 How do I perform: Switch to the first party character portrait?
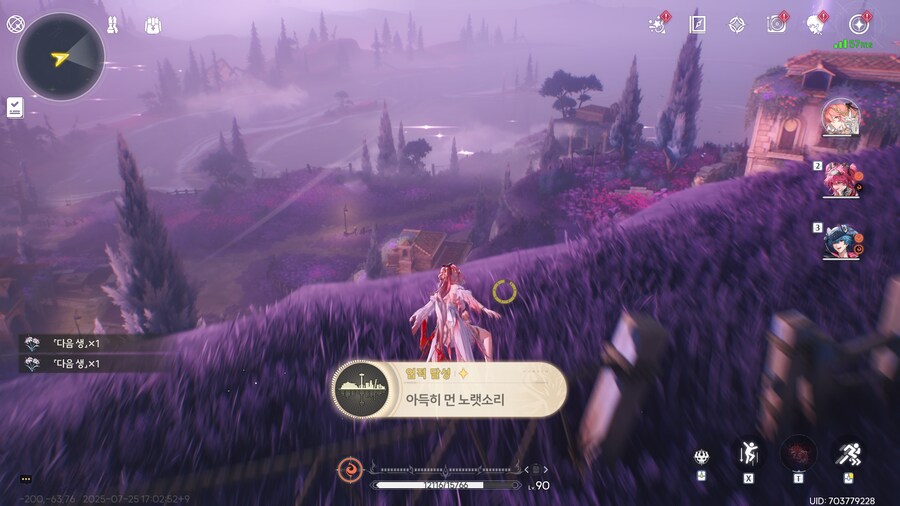click(841, 119)
